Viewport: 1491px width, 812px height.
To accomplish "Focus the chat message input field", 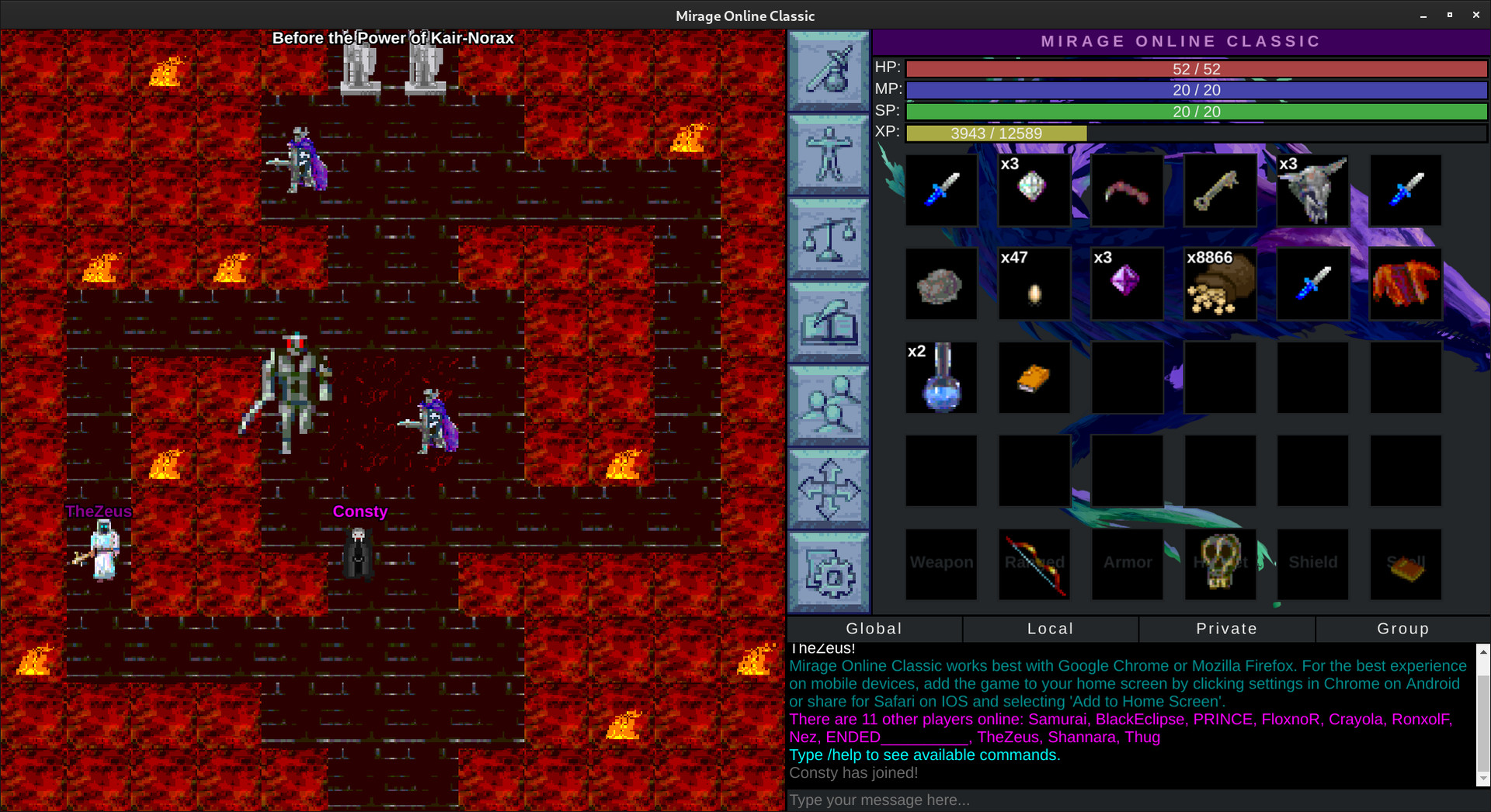I will pyautogui.click(x=1134, y=800).
